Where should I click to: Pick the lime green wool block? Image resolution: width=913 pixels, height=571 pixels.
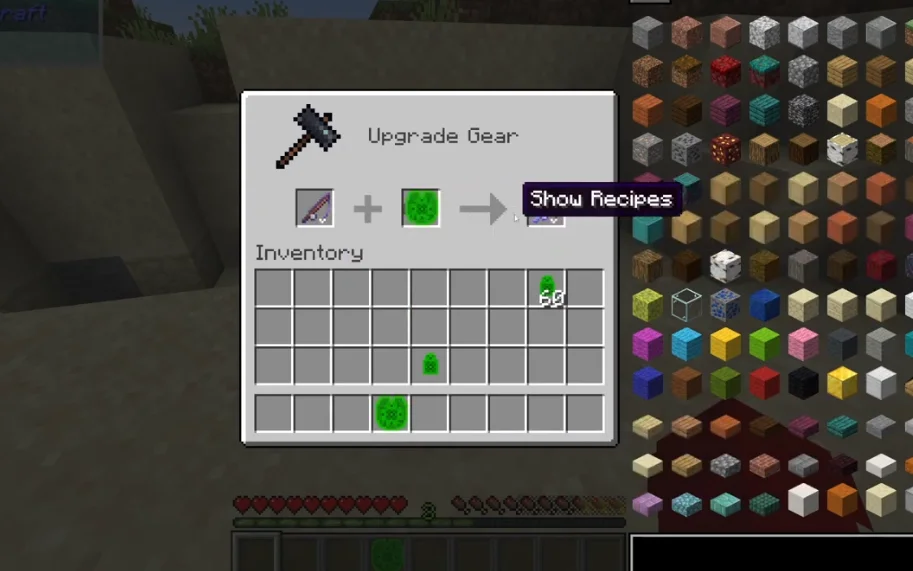(x=764, y=344)
